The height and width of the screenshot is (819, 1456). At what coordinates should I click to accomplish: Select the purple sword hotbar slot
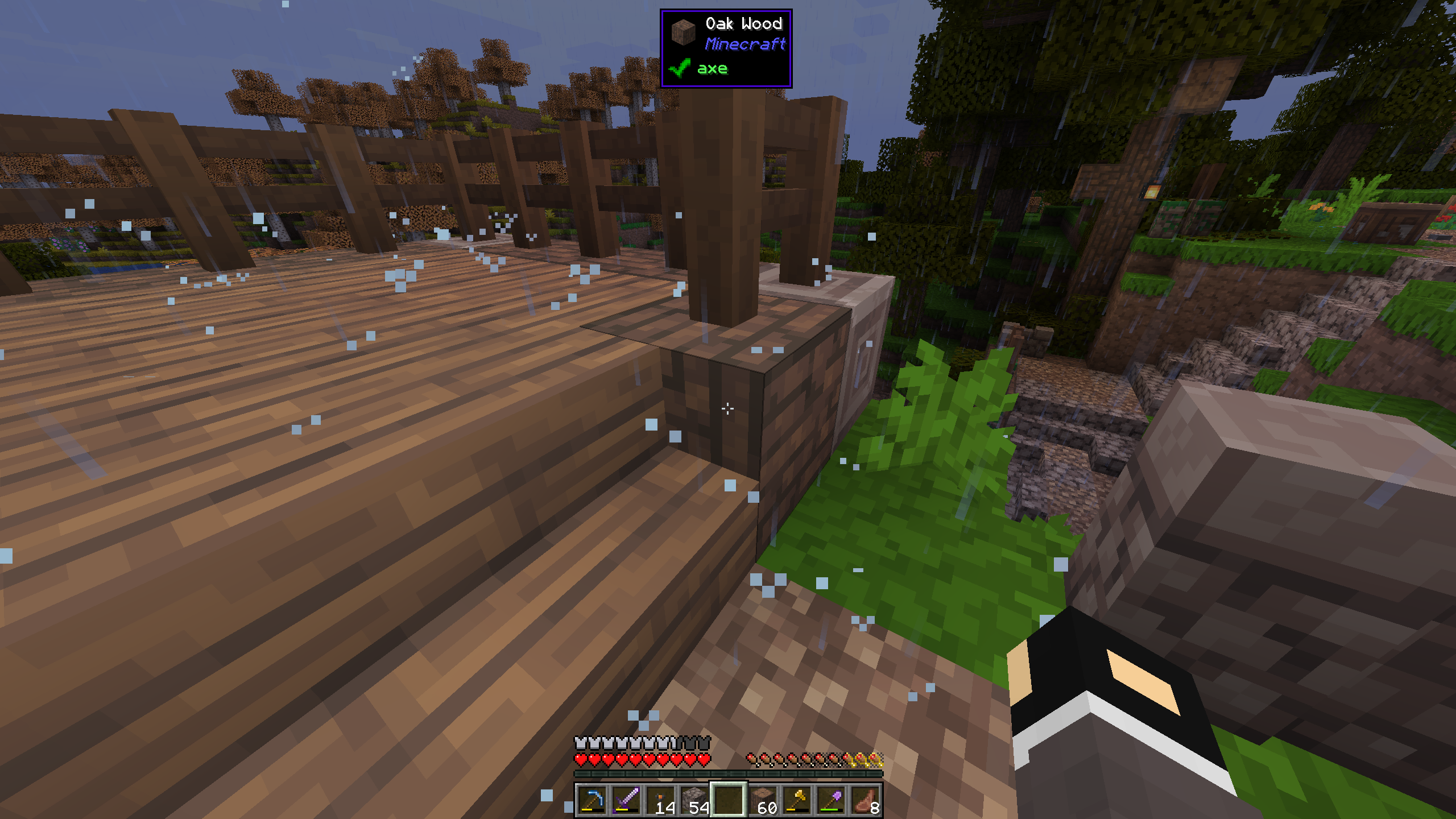click(x=626, y=800)
